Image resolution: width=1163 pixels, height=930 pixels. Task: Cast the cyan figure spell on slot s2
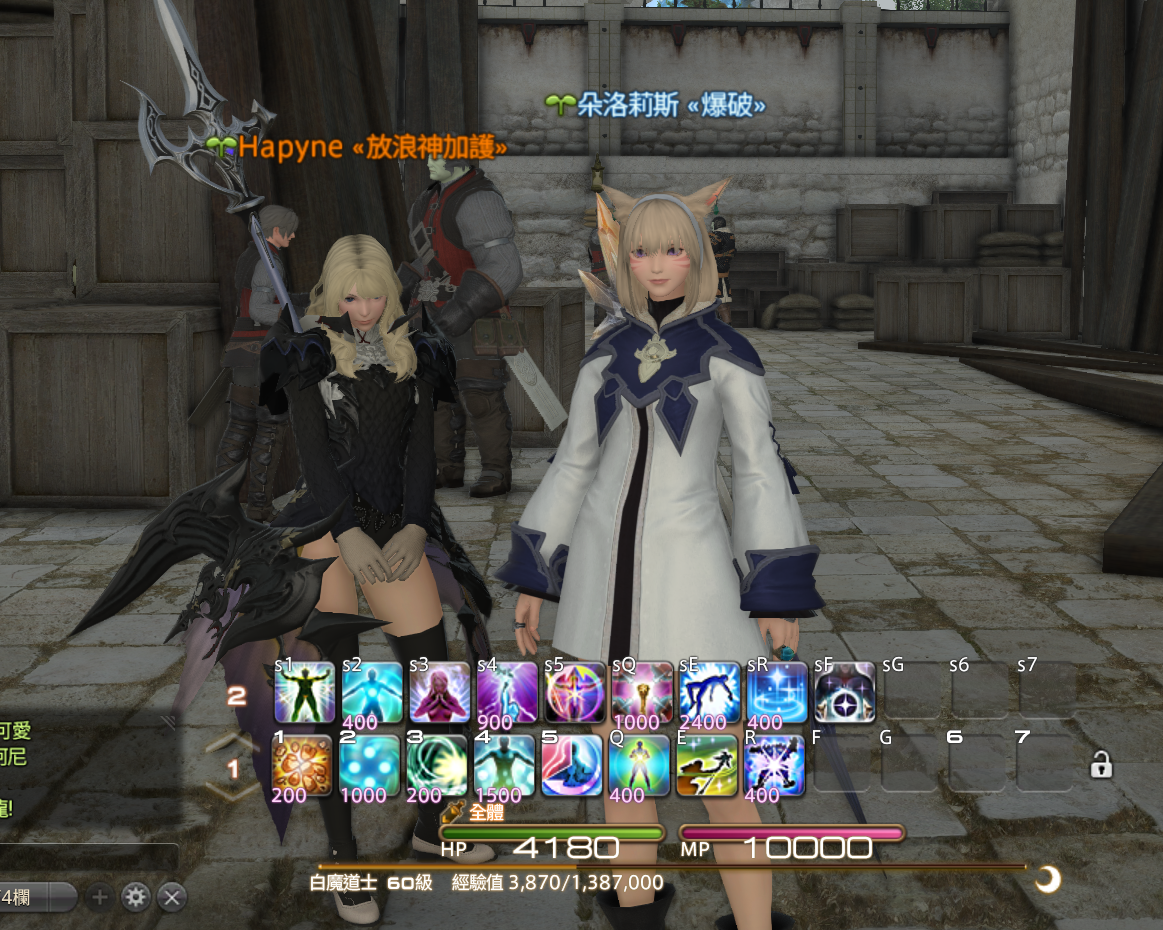[x=372, y=692]
